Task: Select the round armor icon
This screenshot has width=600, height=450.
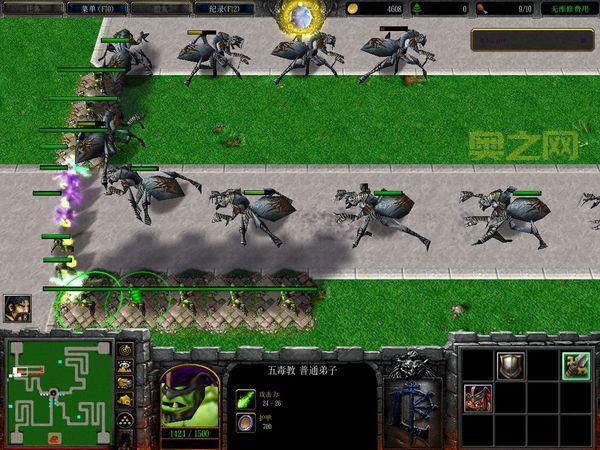Action: click(244, 424)
